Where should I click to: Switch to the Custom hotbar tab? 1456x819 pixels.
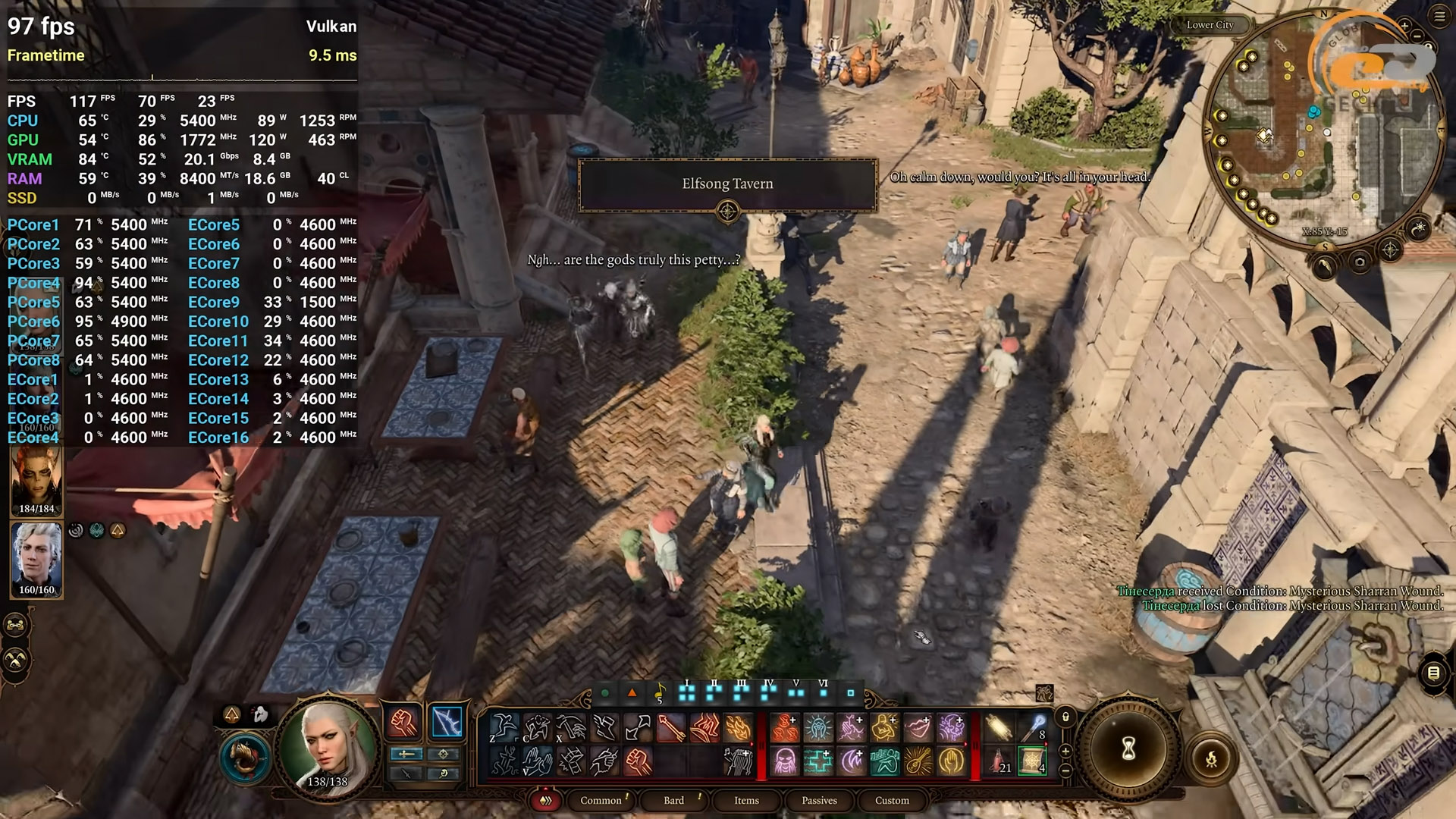pos(892,800)
